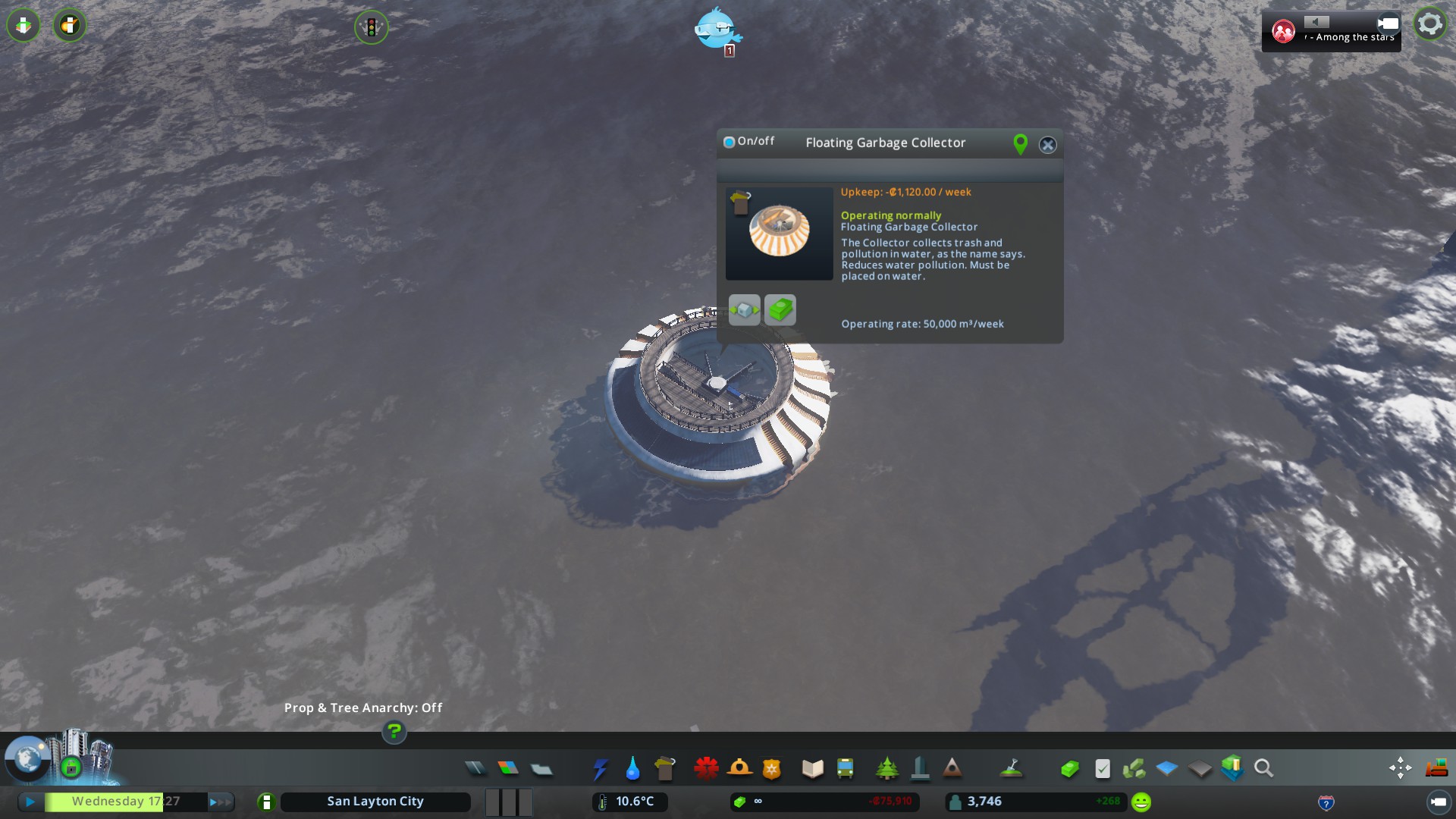Click the traffic light icon
The image size is (1456, 819).
pos(371,28)
